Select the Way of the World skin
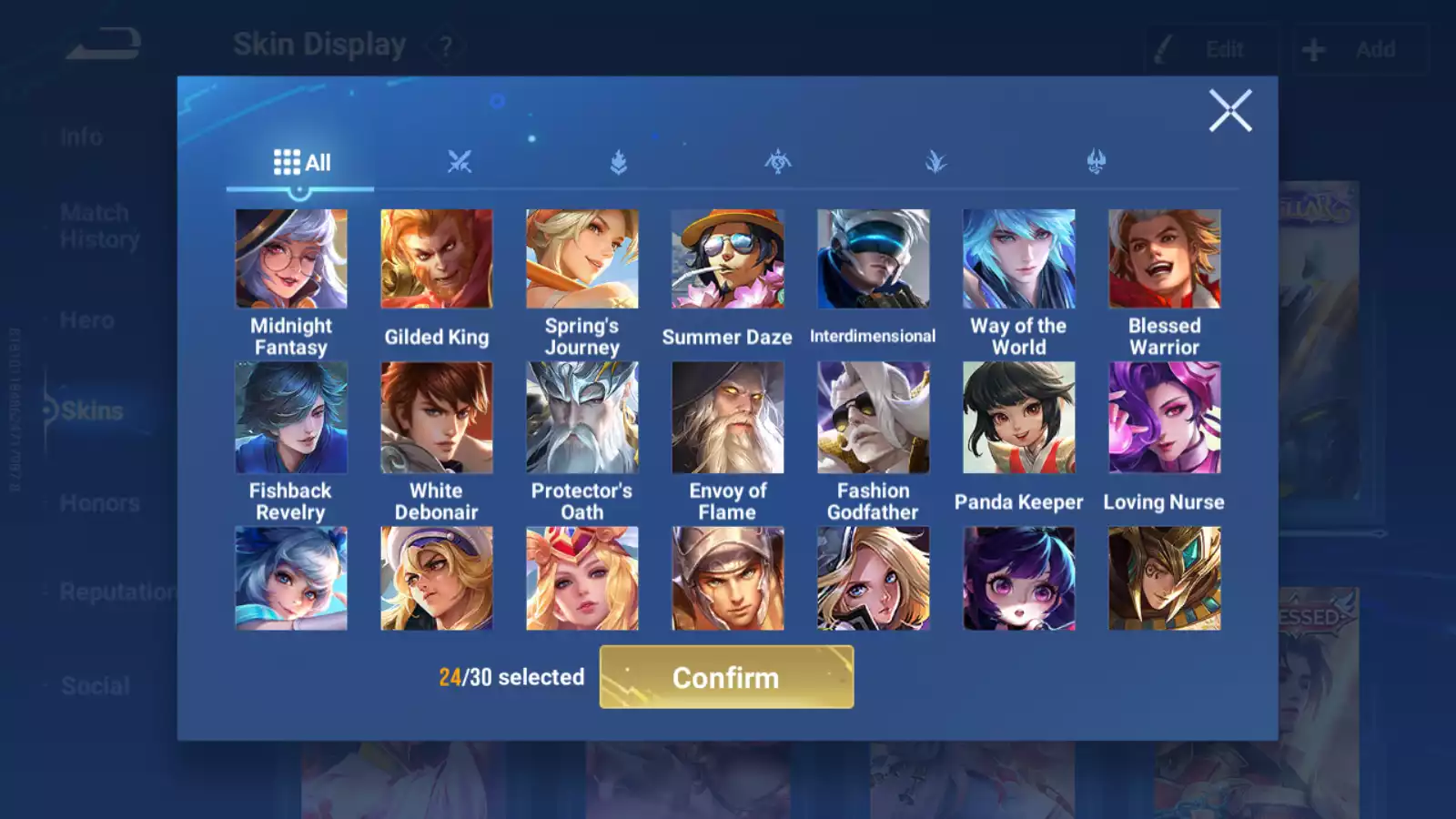The height and width of the screenshot is (819, 1456). tap(1019, 259)
